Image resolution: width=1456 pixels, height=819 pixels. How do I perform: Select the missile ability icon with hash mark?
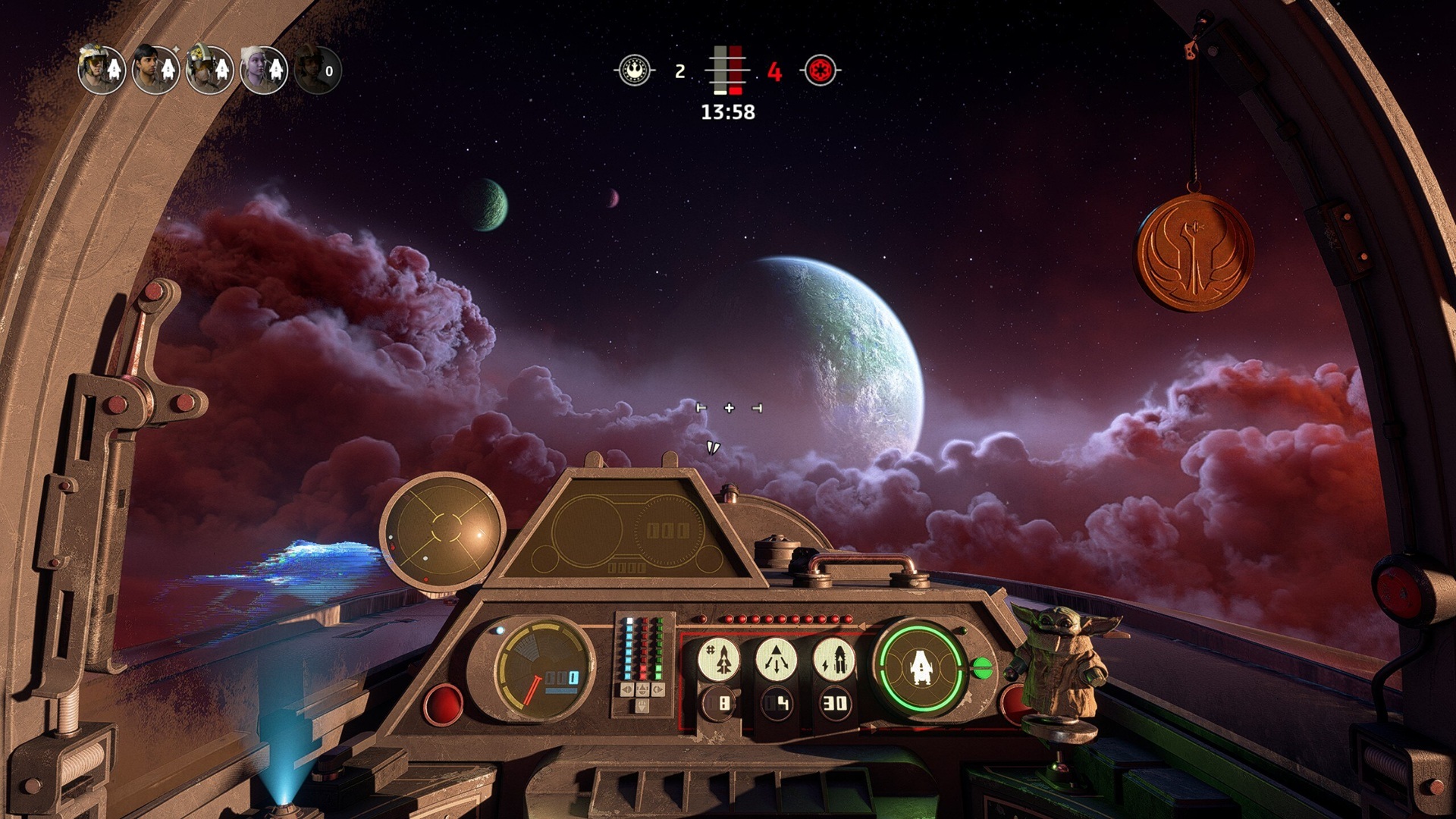(719, 659)
